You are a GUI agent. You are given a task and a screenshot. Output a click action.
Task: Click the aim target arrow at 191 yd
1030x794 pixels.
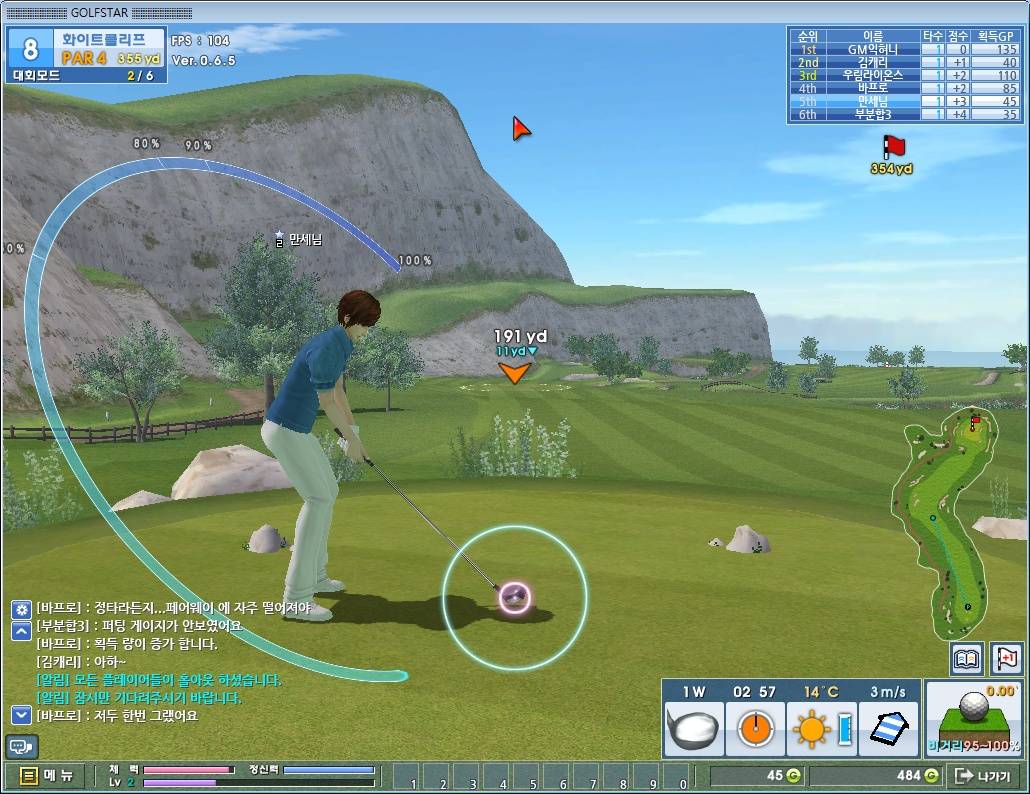[514, 373]
